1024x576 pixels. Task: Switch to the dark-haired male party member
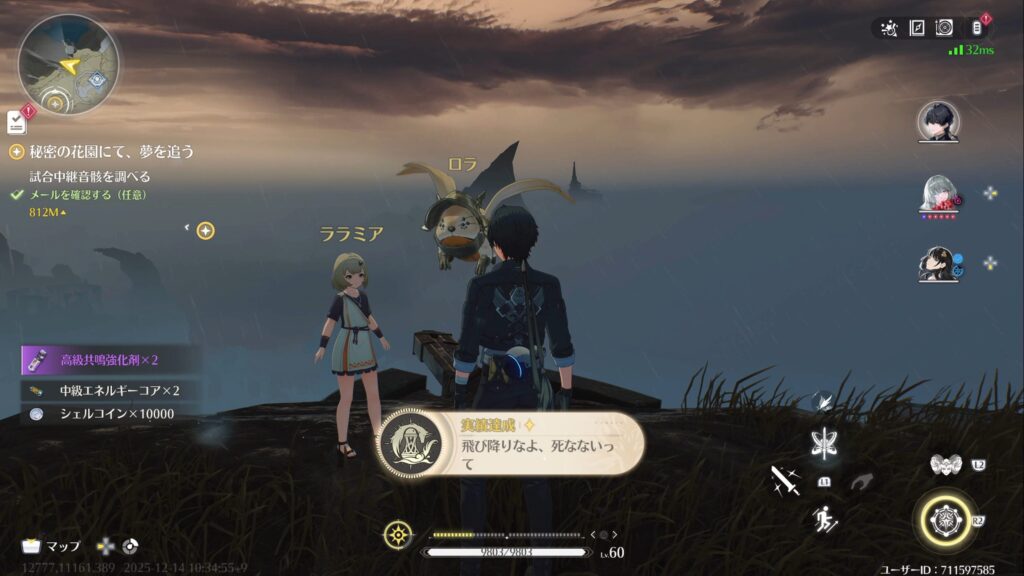click(938, 121)
